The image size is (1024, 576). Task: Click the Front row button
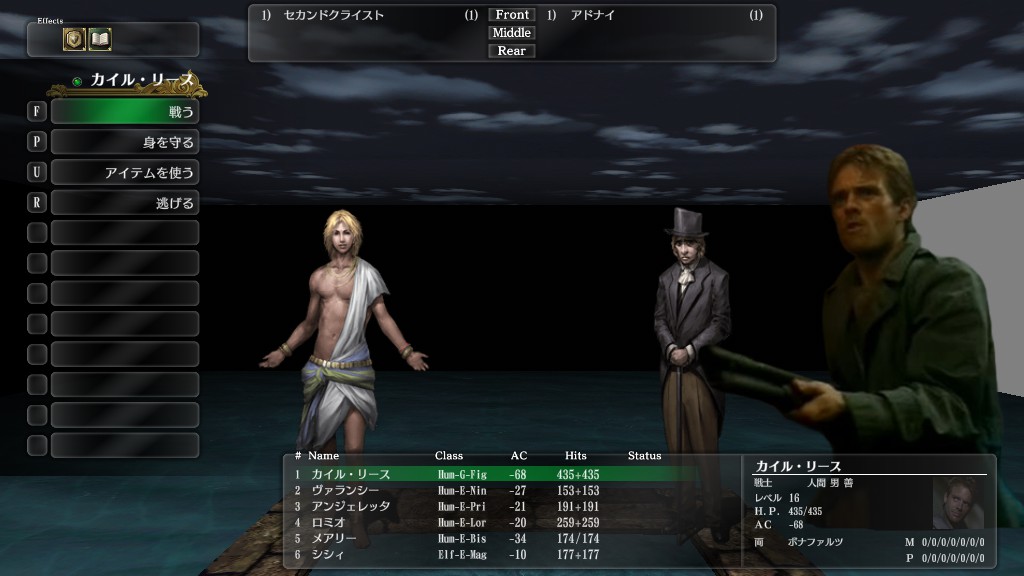[x=512, y=15]
